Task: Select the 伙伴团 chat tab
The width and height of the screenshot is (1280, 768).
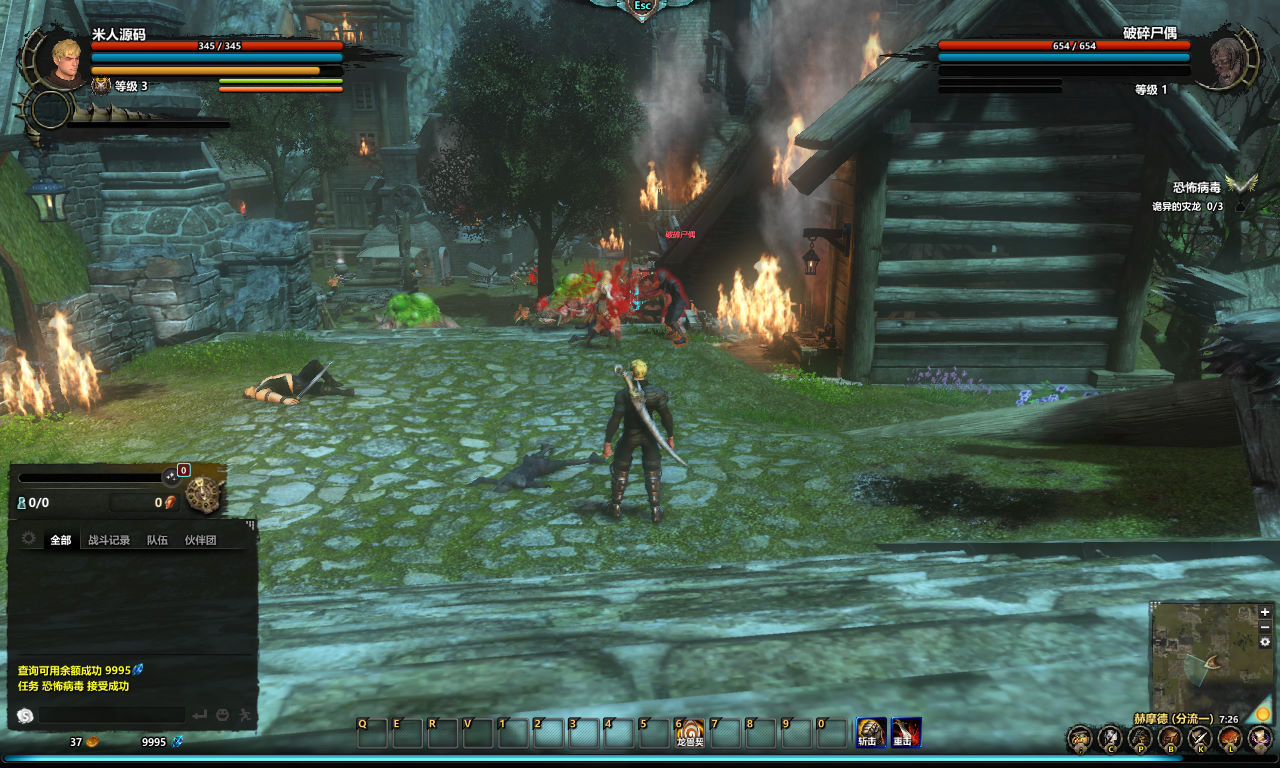Action: point(200,540)
